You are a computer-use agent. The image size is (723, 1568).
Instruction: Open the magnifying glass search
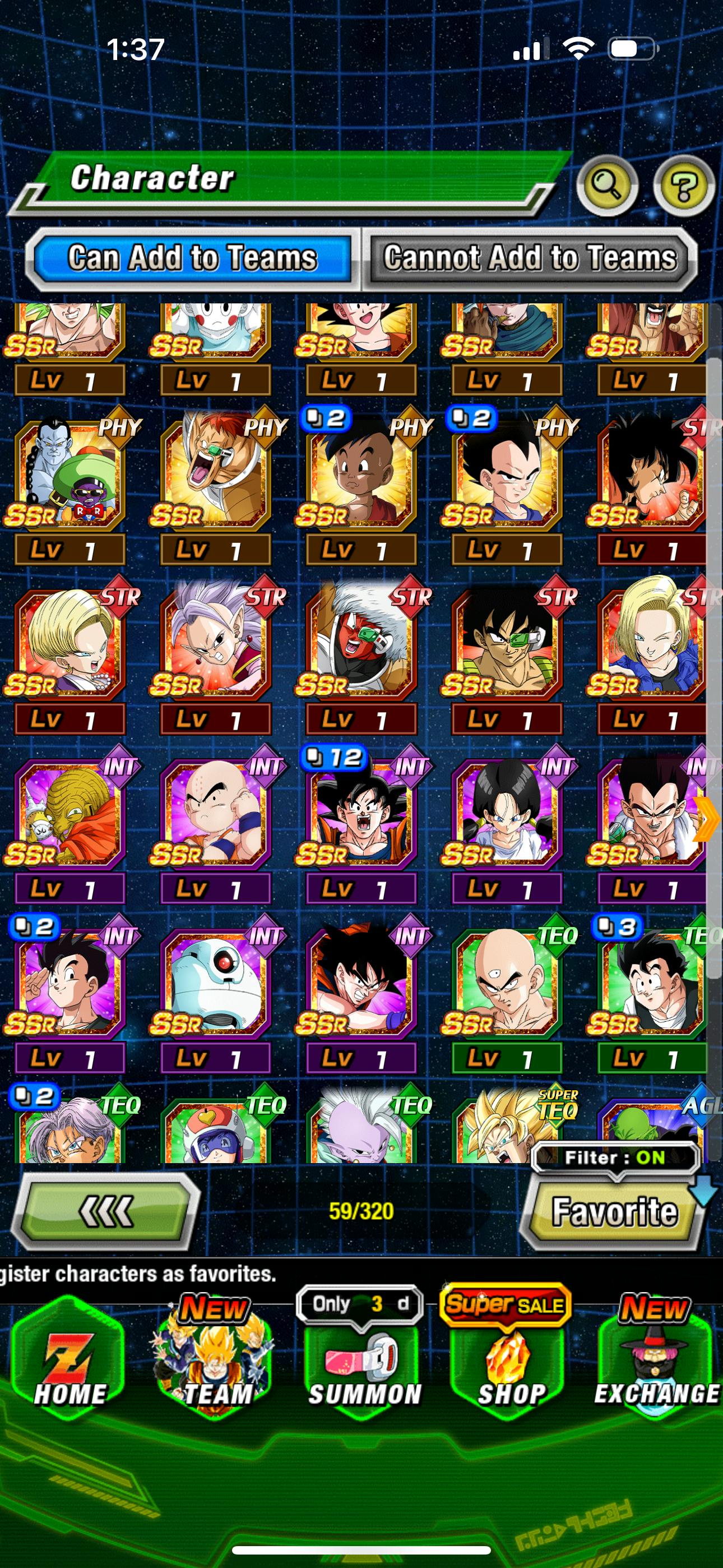coord(607,185)
